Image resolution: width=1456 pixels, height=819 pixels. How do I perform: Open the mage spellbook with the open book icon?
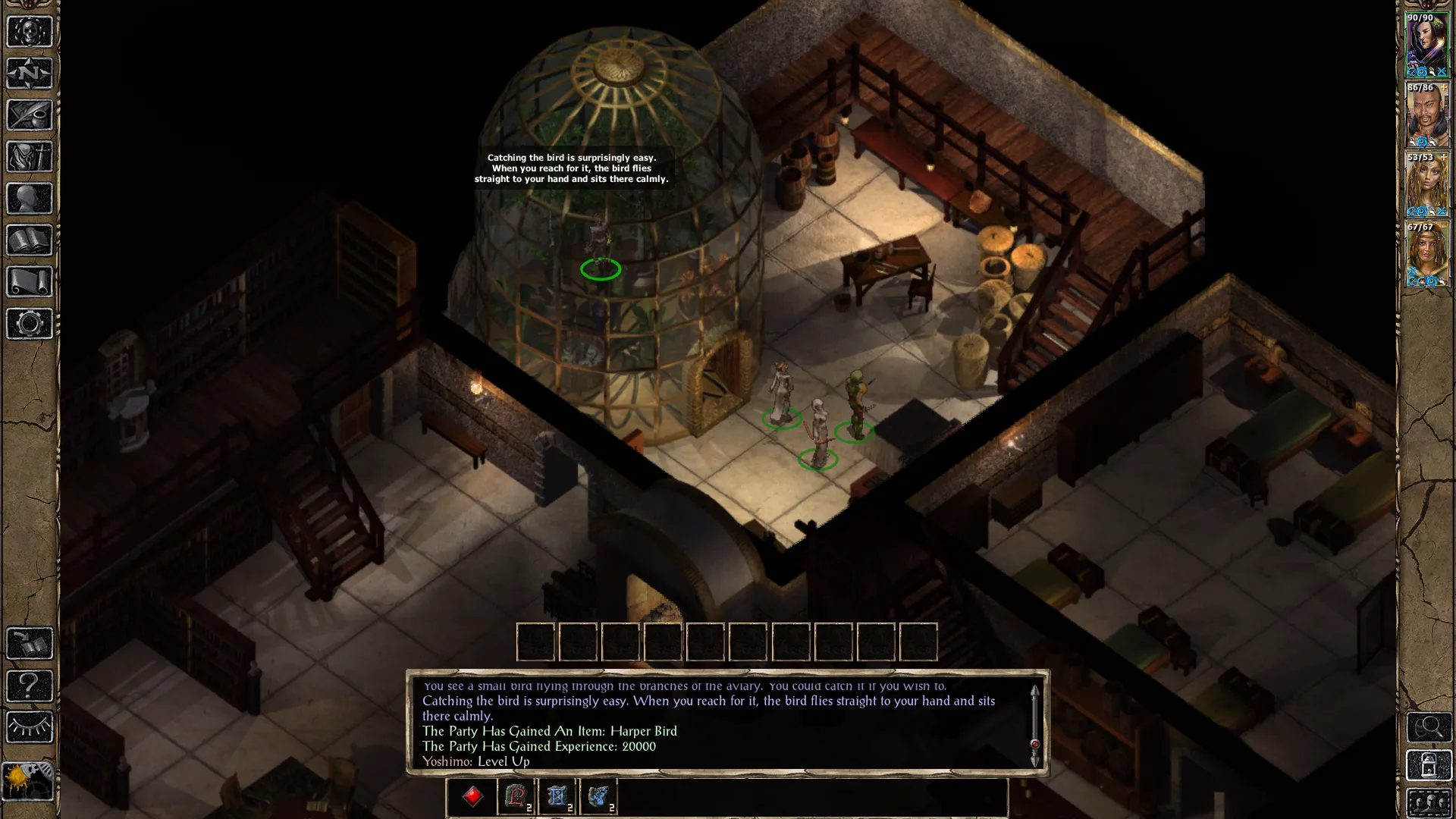29,240
